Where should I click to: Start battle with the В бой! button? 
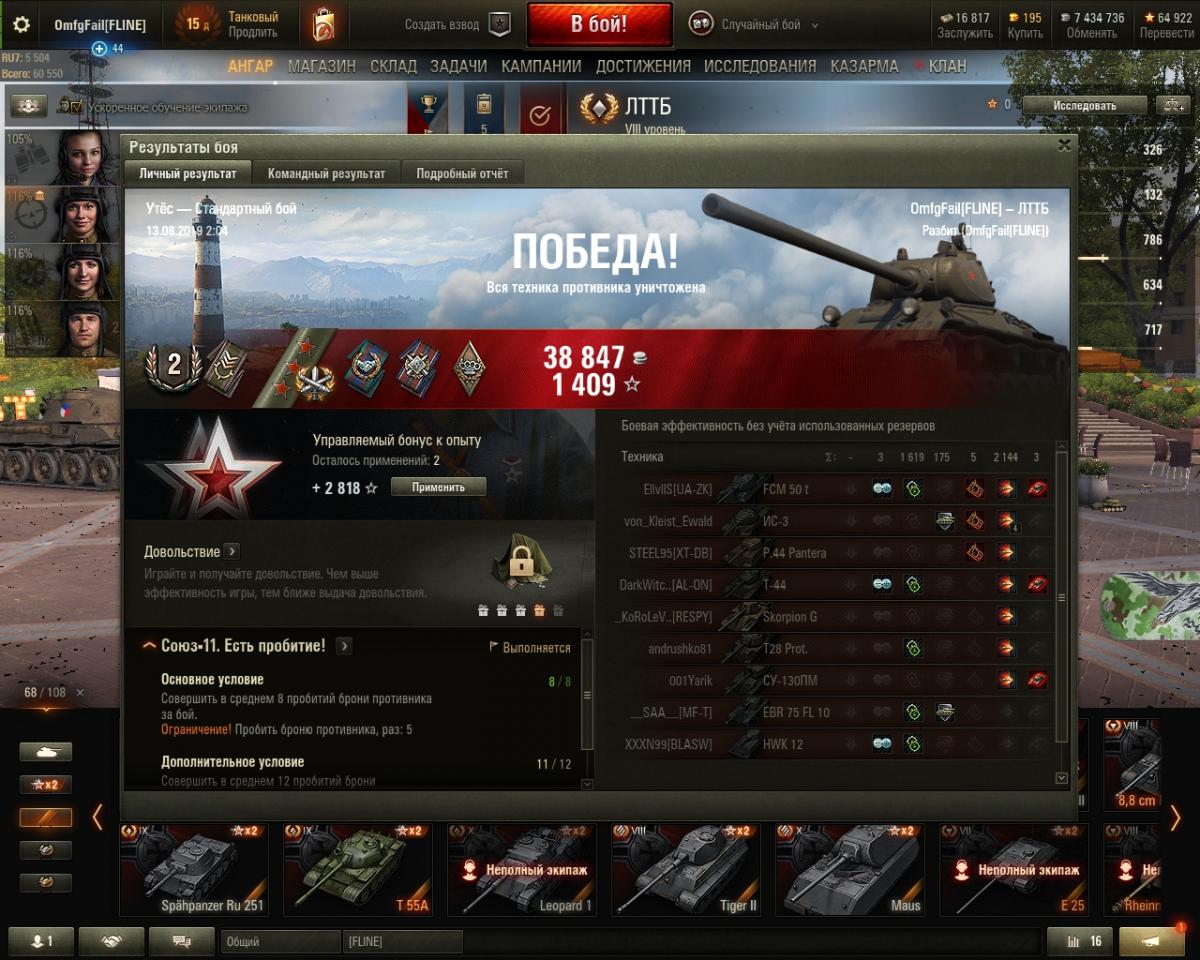[599, 24]
